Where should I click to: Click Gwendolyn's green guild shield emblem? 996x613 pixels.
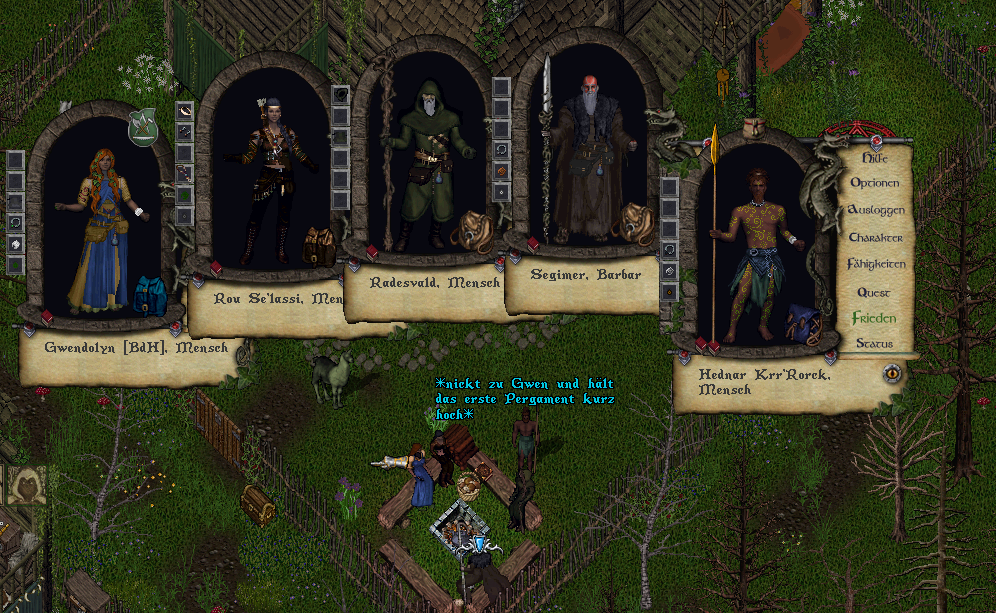(143, 125)
